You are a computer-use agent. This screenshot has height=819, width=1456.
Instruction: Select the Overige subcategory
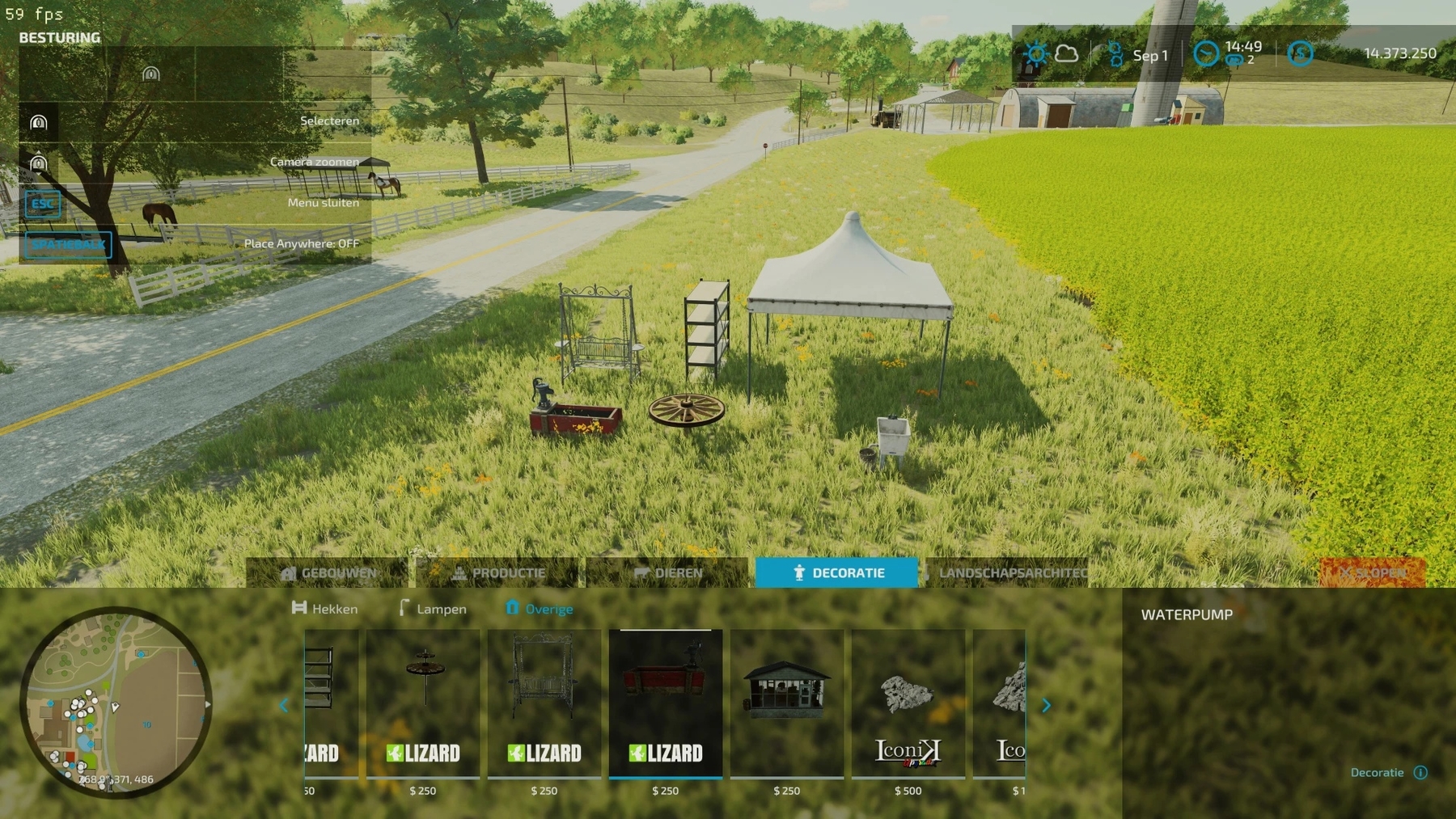click(x=540, y=609)
